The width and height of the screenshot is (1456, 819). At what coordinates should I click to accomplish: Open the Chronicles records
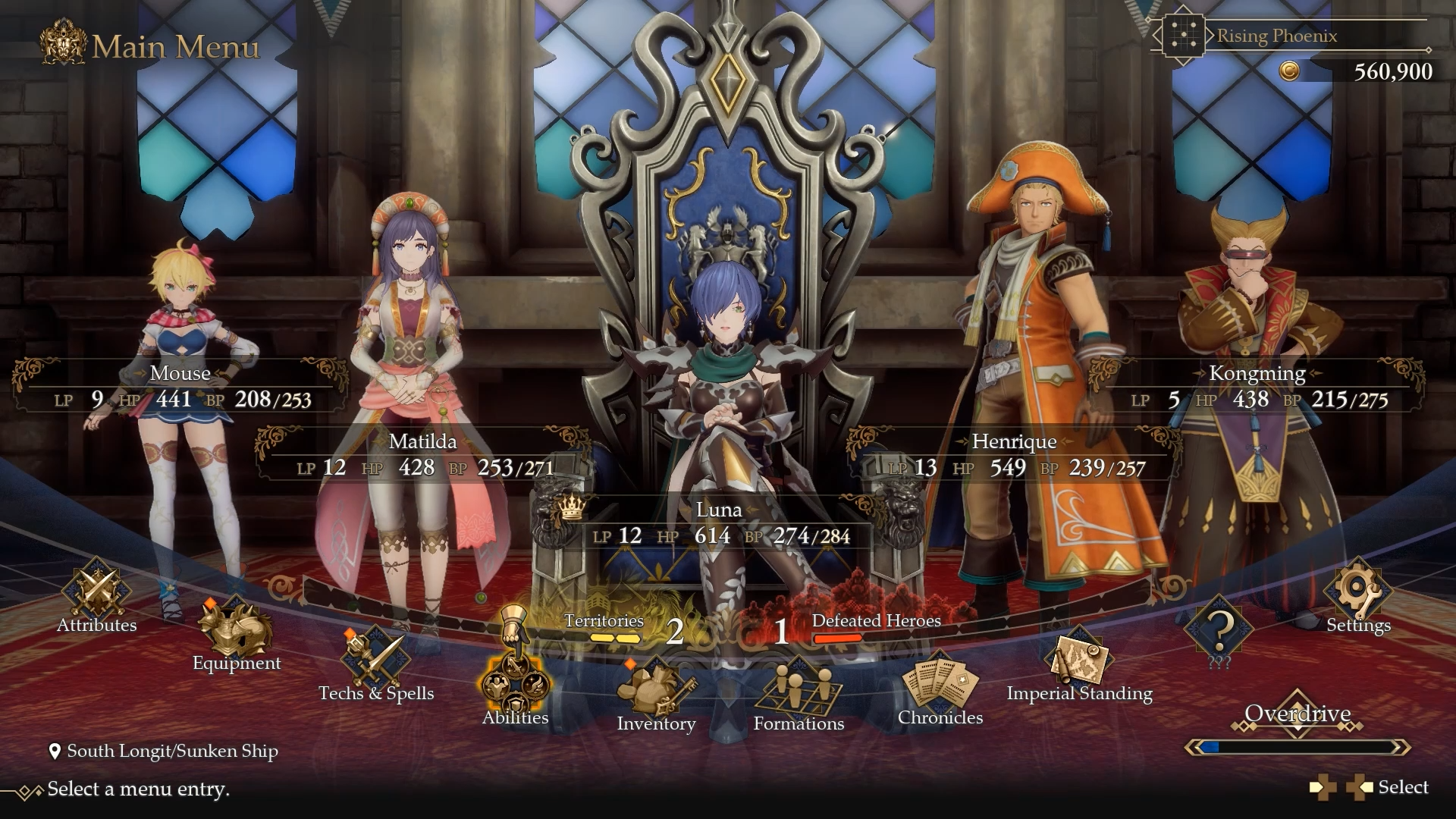pyautogui.click(x=940, y=686)
